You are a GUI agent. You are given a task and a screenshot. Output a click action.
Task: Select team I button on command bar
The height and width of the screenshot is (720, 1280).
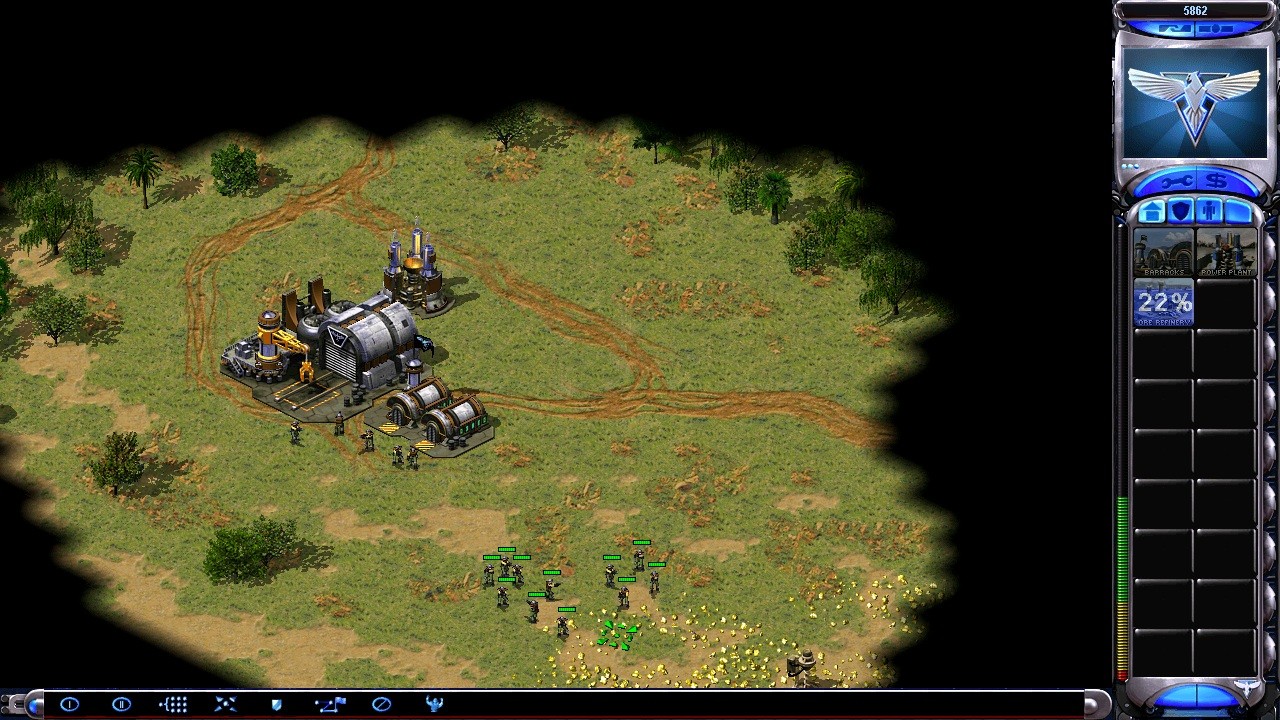click(69, 704)
